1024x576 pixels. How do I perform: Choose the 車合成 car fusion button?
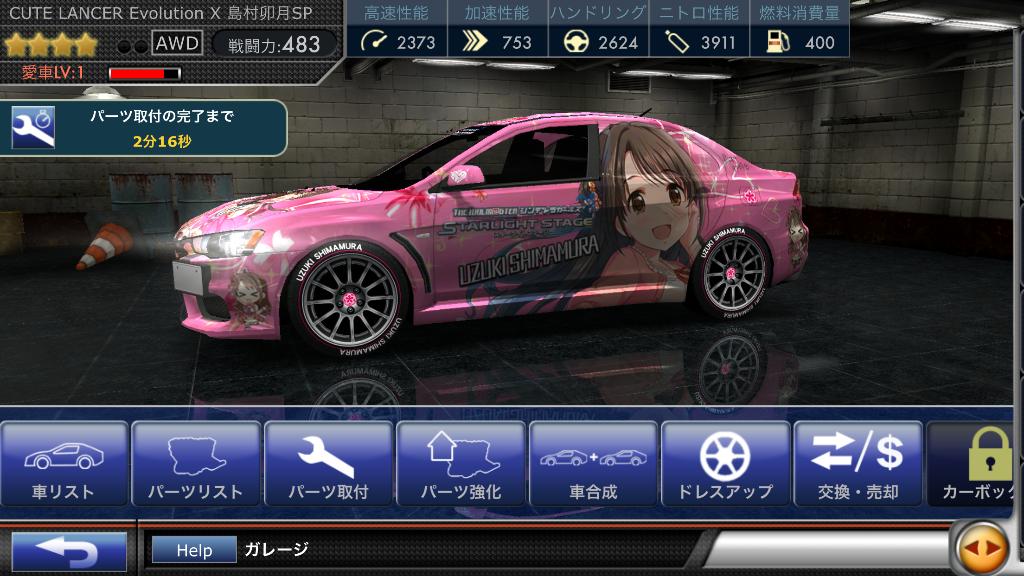click(593, 465)
